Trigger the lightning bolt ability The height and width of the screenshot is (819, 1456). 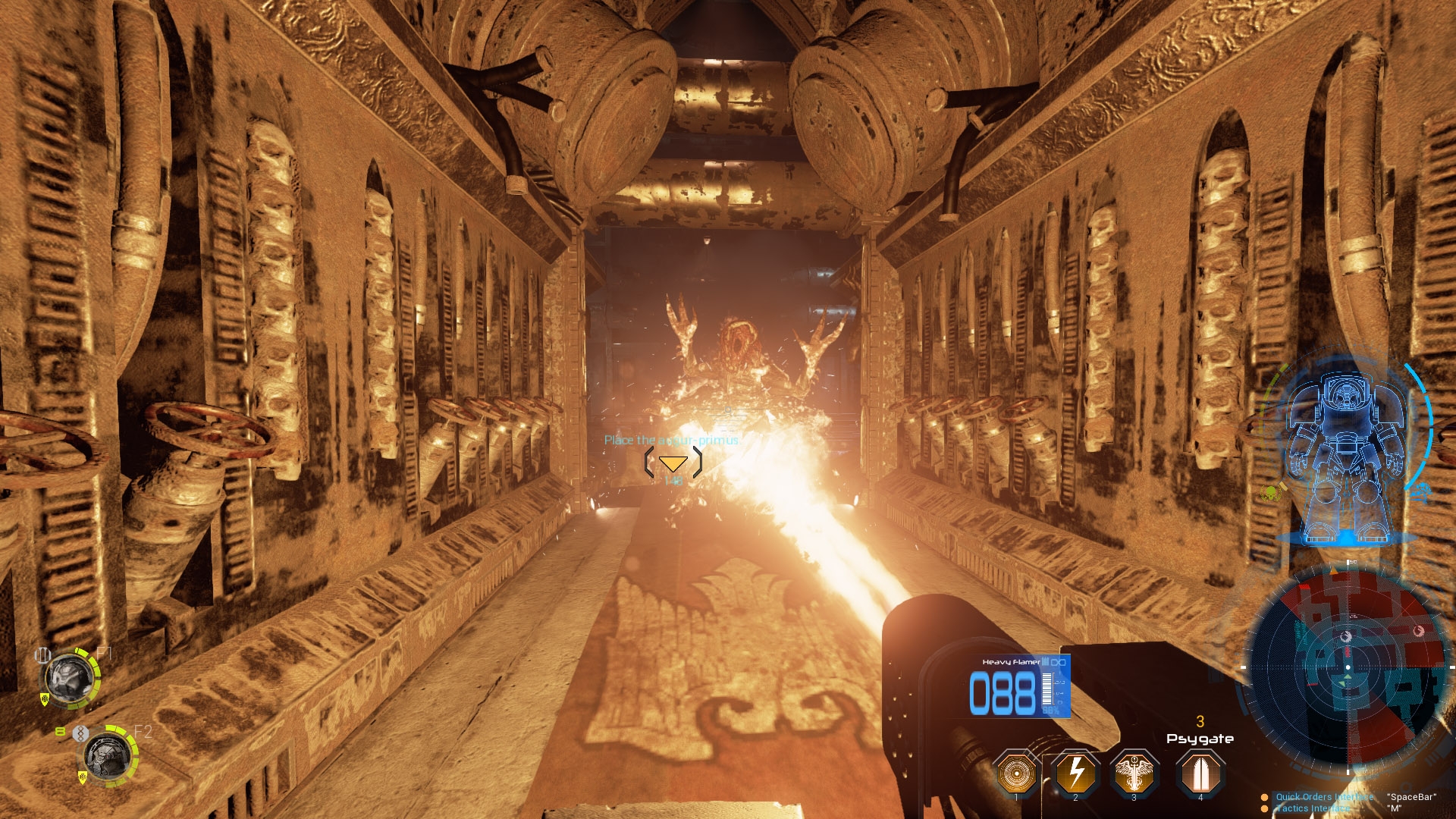[1075, 773]
